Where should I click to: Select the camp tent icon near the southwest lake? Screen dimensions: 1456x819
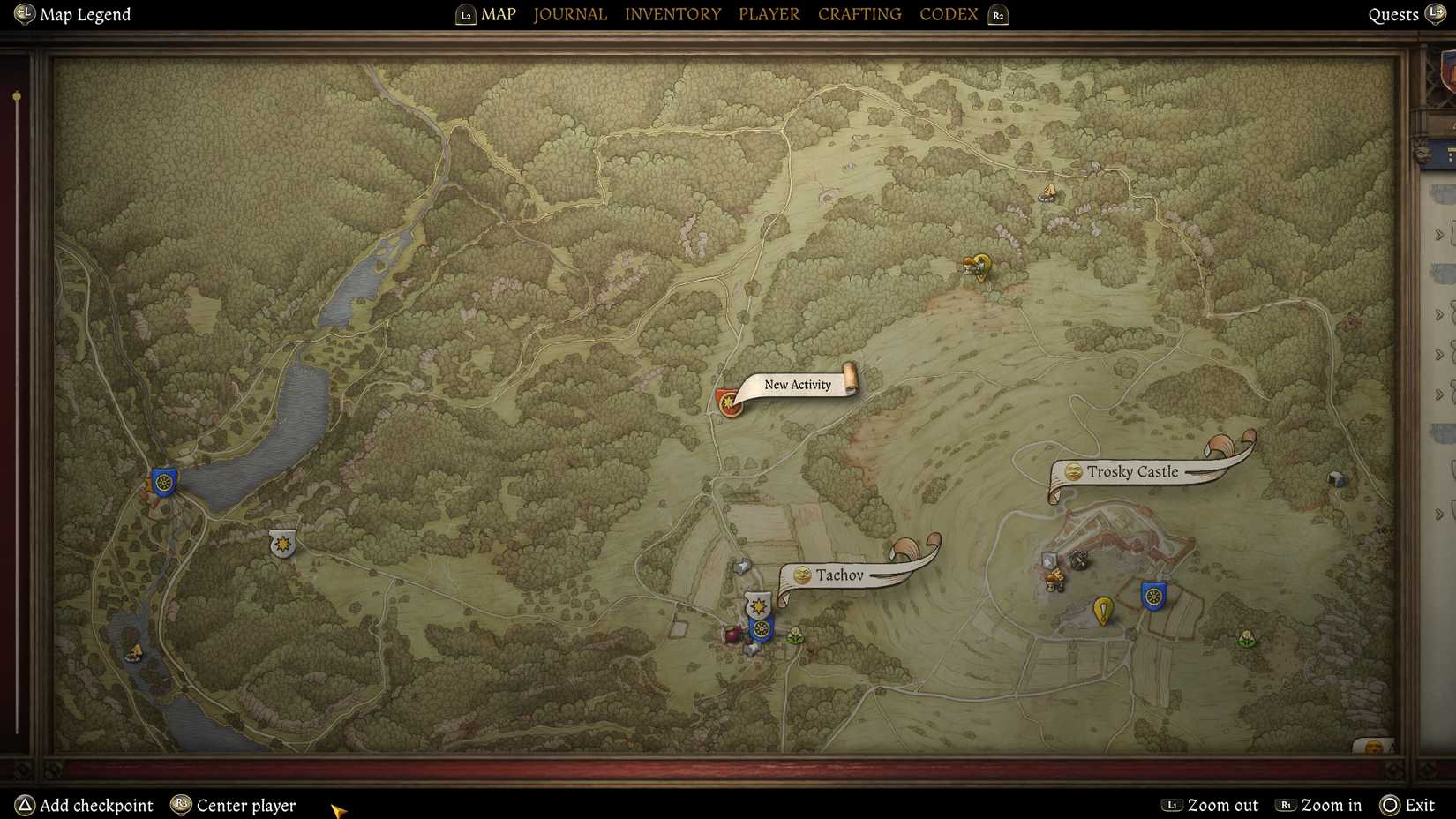point(137,653)
